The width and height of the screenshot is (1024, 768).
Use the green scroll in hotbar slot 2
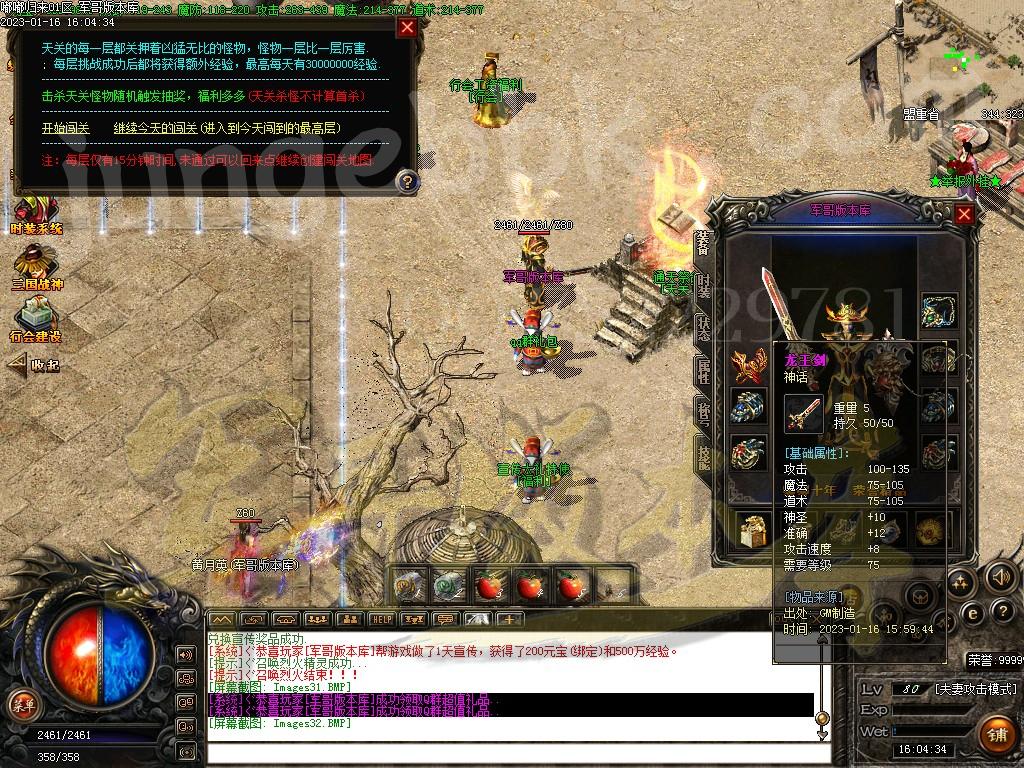pos(446,586)
